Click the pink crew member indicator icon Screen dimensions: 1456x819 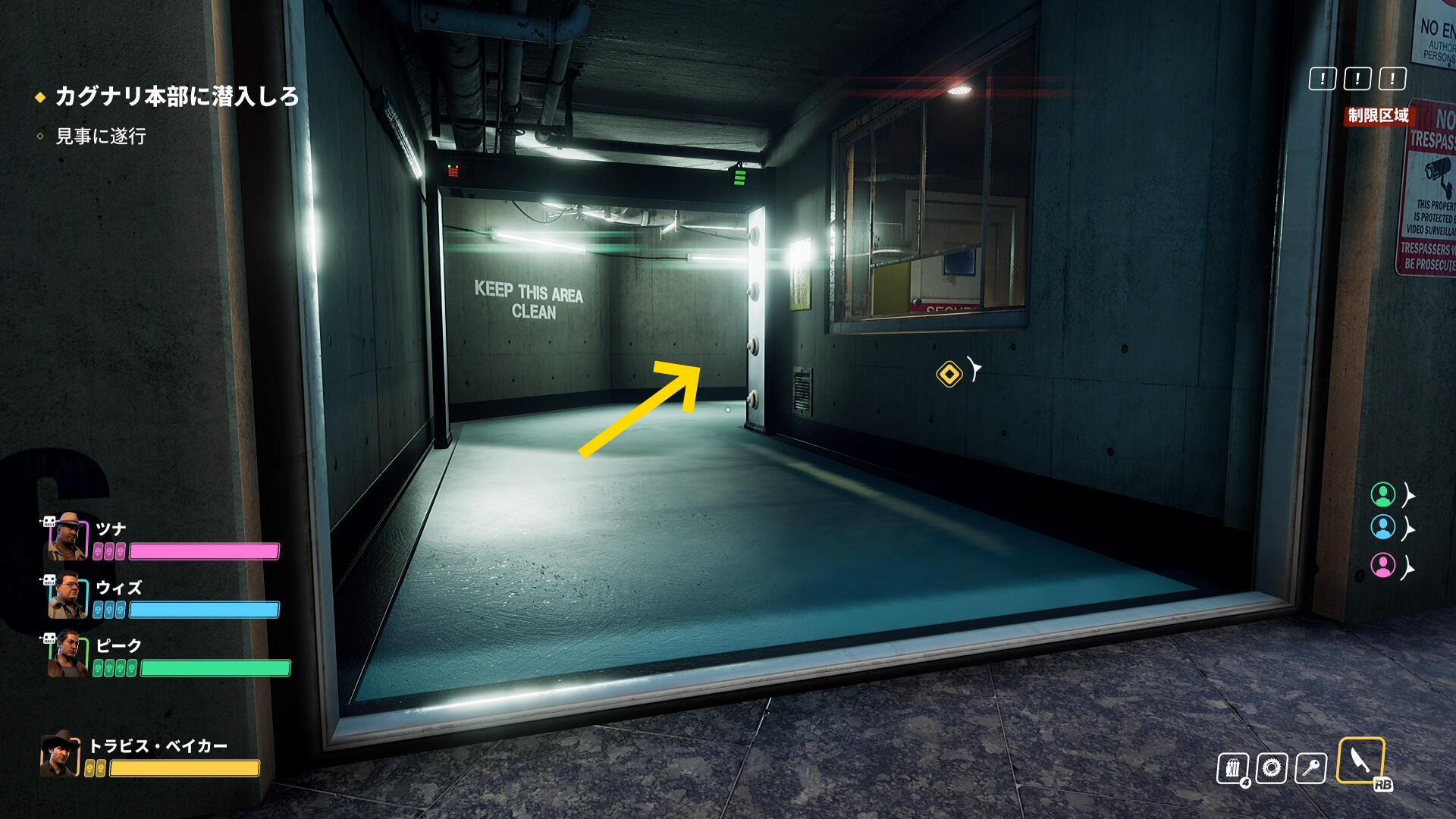1382,566
